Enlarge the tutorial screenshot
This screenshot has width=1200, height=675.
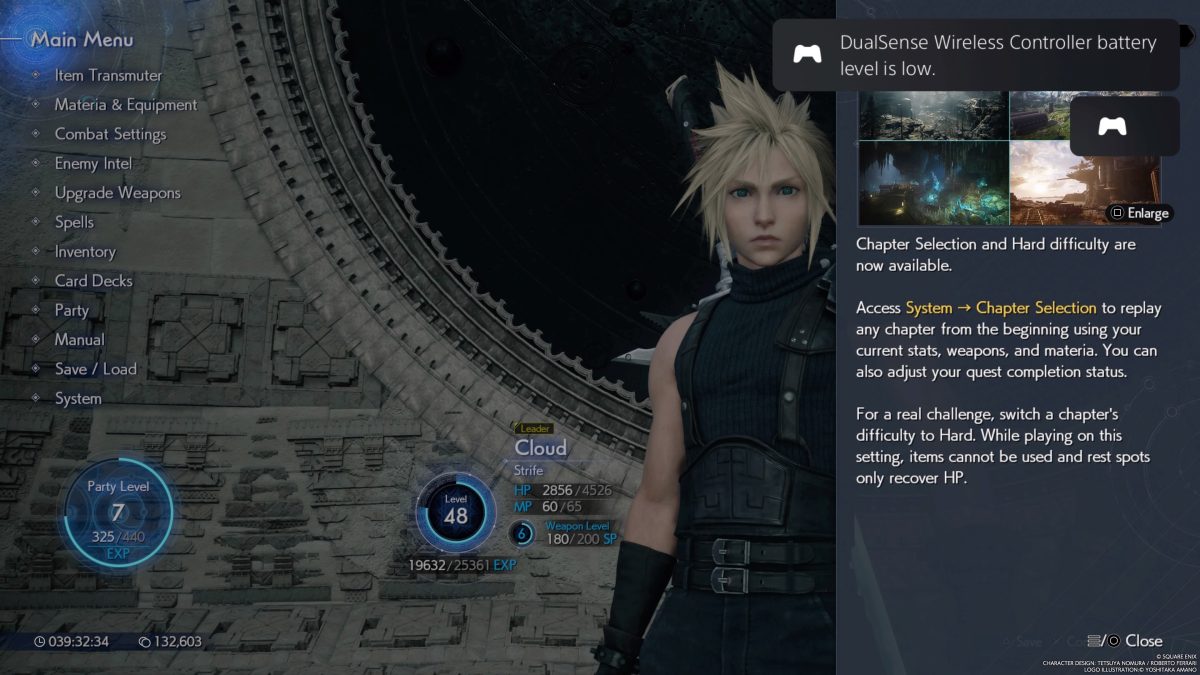[x=1139, y=213]
